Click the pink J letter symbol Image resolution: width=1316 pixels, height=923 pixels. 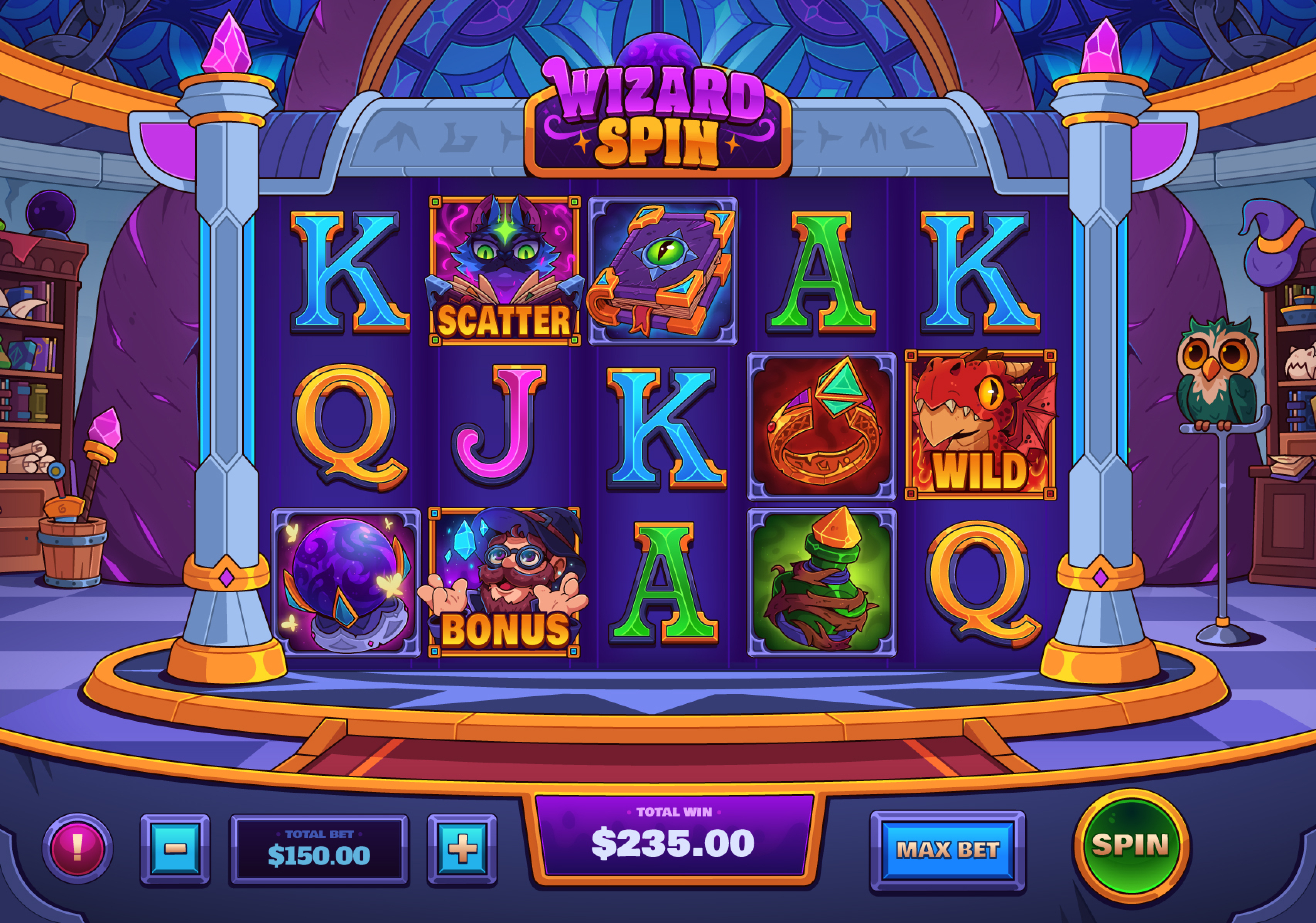pos(502,426)
